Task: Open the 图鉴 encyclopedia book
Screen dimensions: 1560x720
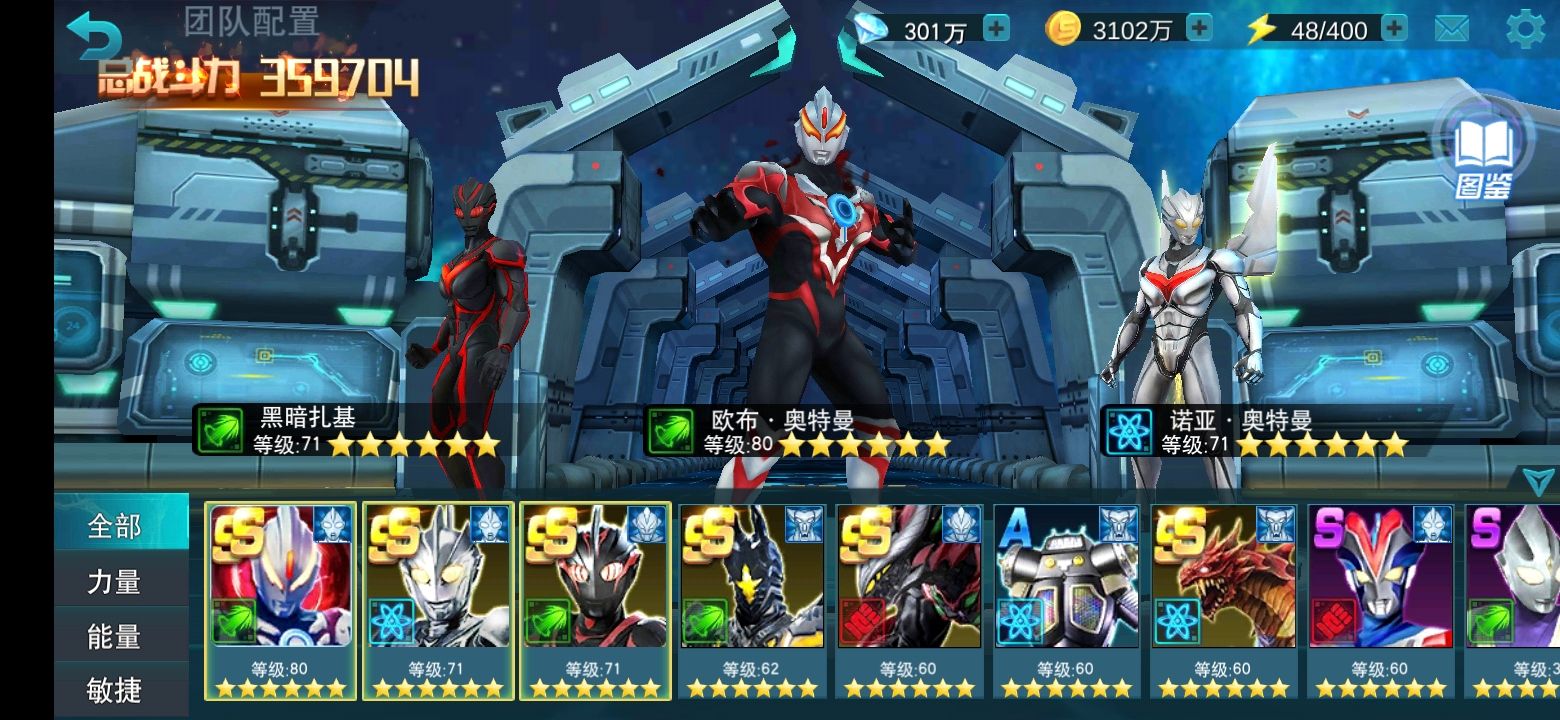Action: (x=1482, y=152)
